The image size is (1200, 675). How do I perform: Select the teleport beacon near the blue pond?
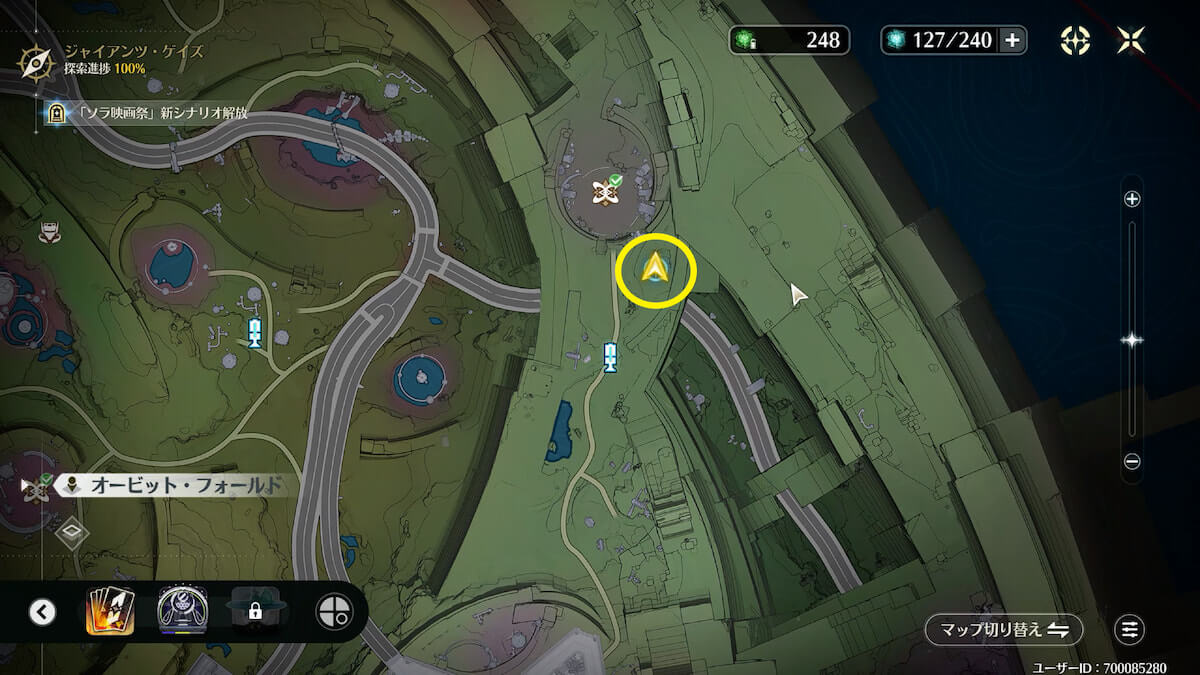click(610, 357)
